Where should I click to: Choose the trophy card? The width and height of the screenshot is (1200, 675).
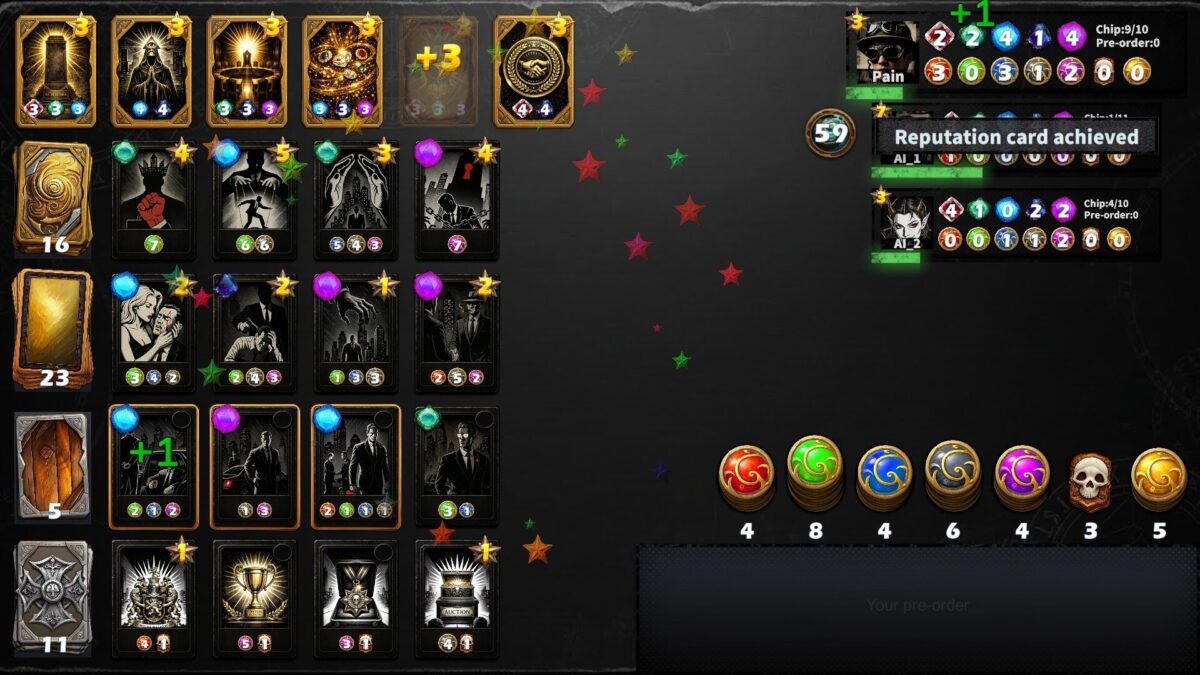pyautogui.click(x=254, y=597)
